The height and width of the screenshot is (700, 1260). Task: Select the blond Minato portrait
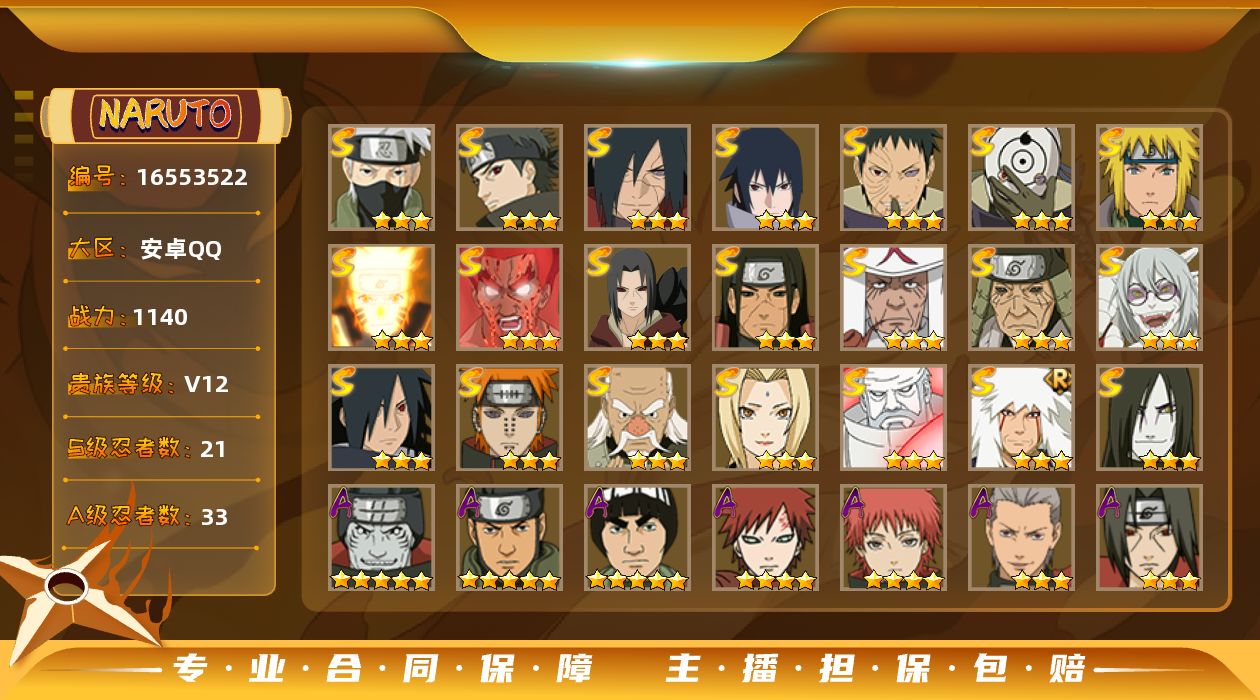[x=1149, y=177]
